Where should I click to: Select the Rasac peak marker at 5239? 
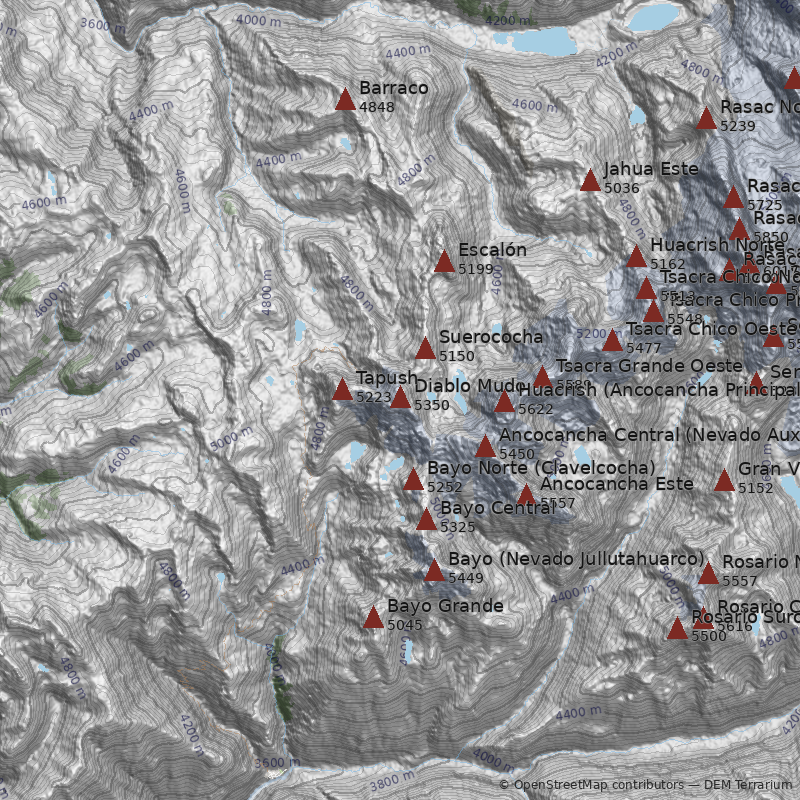pos(706,119)
